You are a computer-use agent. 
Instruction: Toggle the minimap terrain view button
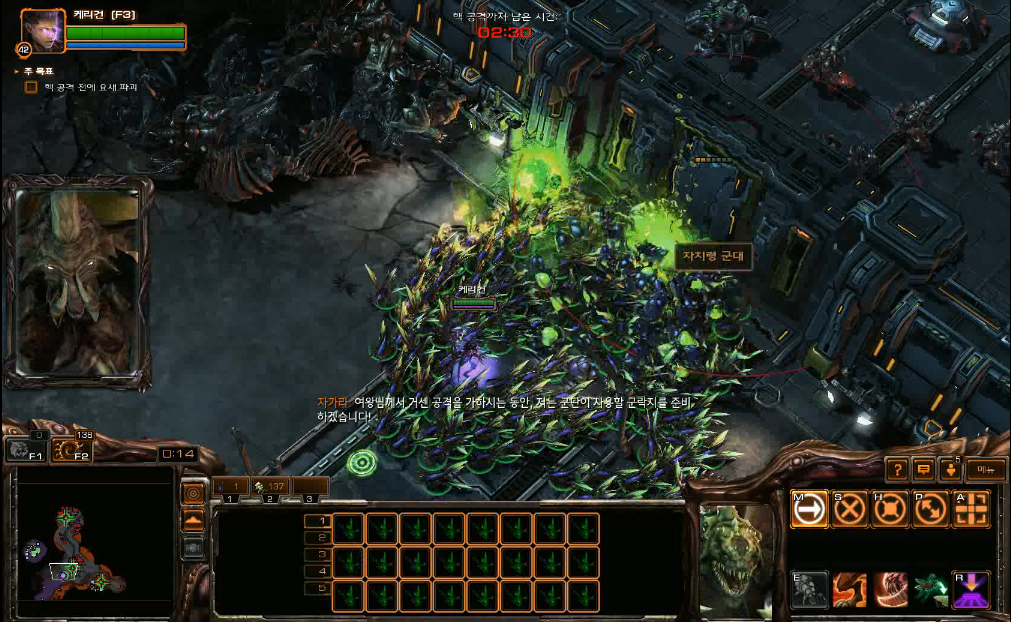click(x=193, y=520)
